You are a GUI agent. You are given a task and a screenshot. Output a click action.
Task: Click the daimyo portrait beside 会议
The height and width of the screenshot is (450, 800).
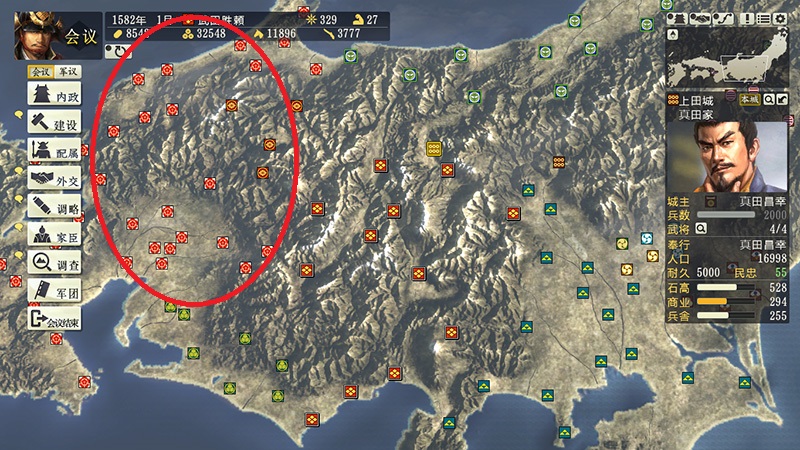[x=32, y=34]
